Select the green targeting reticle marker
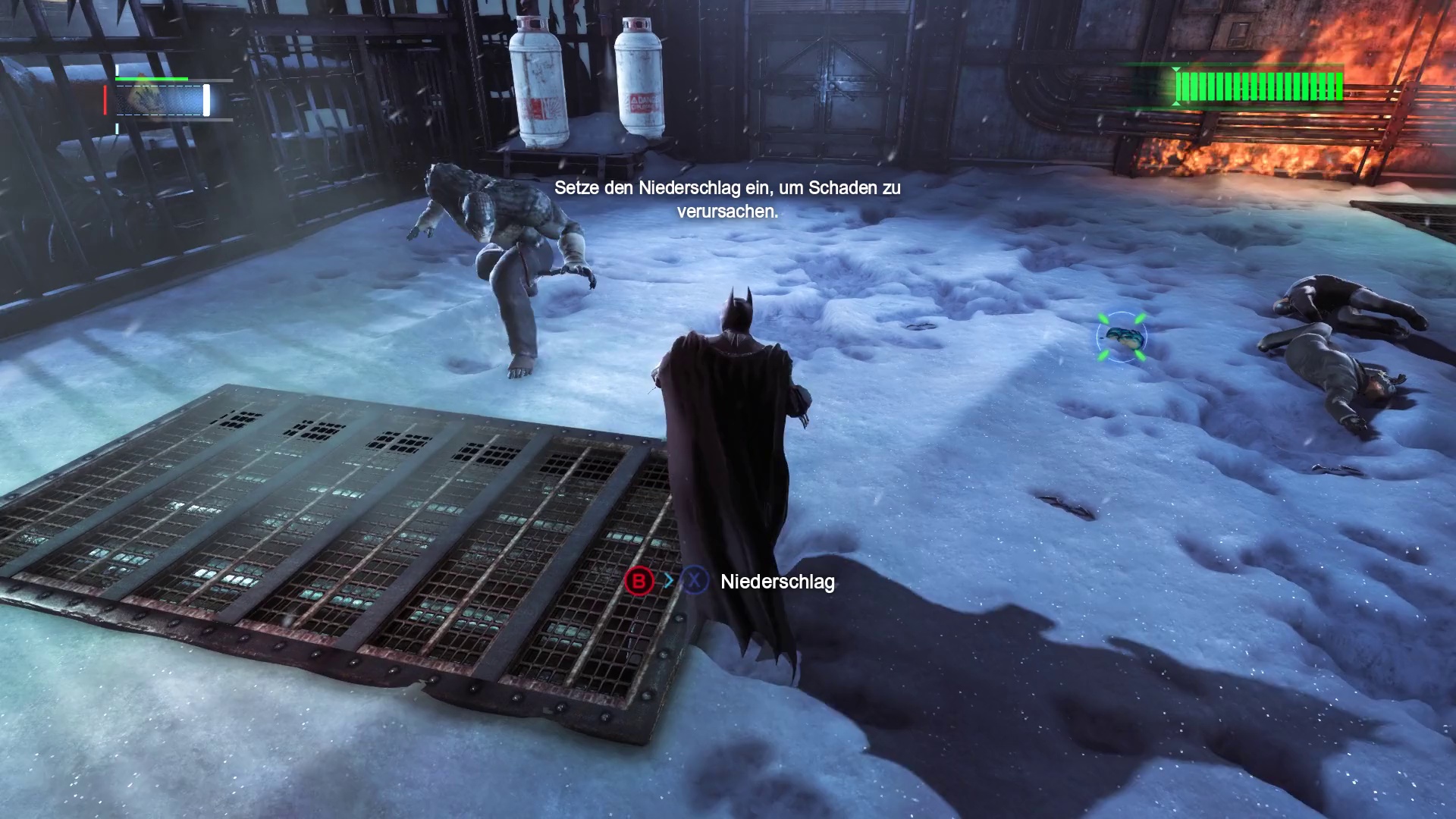This screenshot has height=819, width=1456. [1121, 336]
